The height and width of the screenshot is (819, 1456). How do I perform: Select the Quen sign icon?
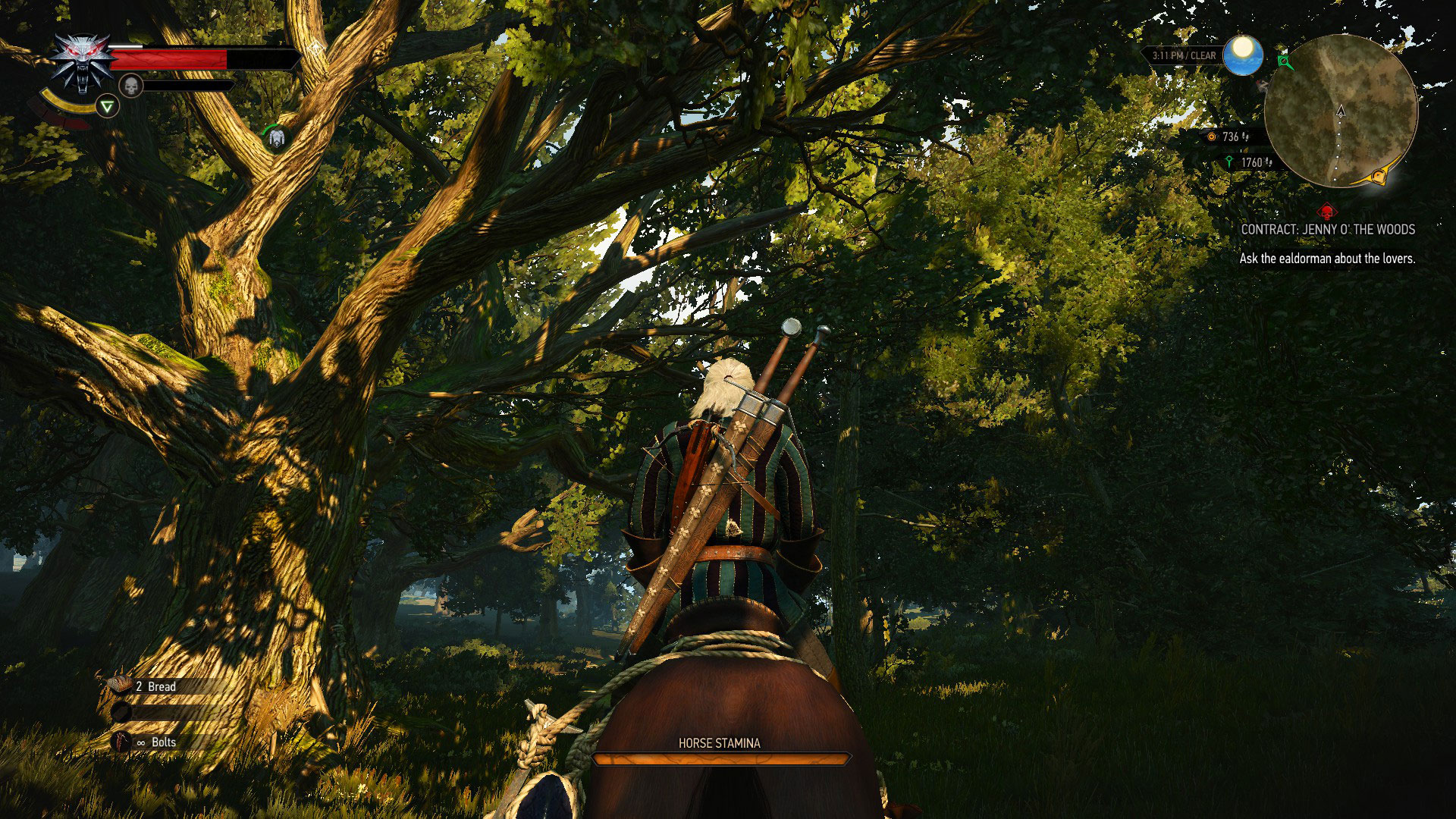click(106, 105)
